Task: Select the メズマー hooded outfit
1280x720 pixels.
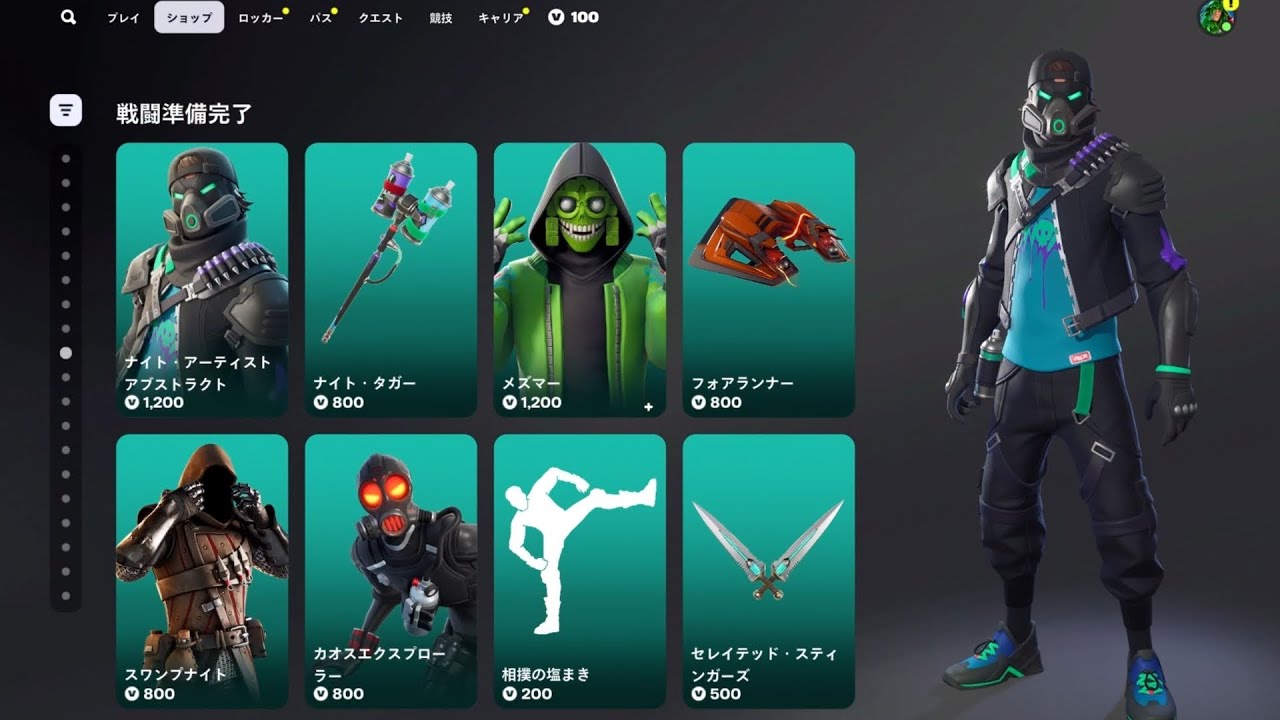Action: pos(580,280)
